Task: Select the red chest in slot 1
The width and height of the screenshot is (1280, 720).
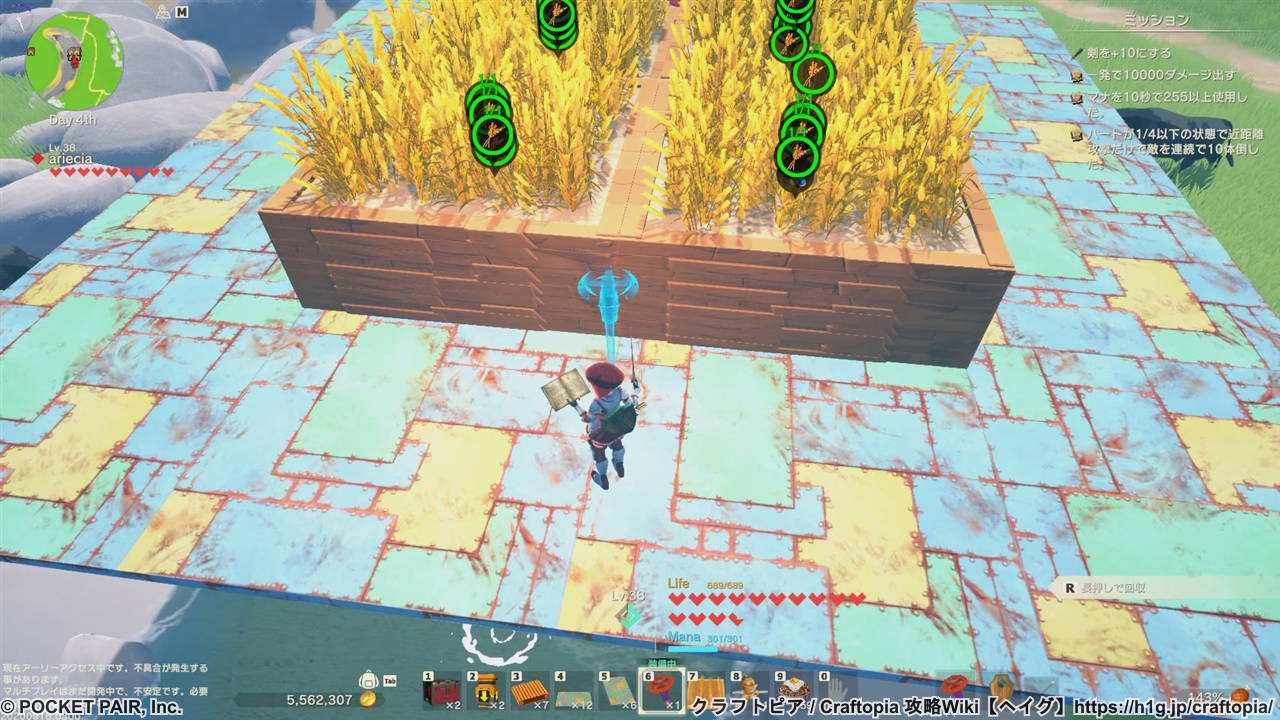Action: click(x=440, y=691)
